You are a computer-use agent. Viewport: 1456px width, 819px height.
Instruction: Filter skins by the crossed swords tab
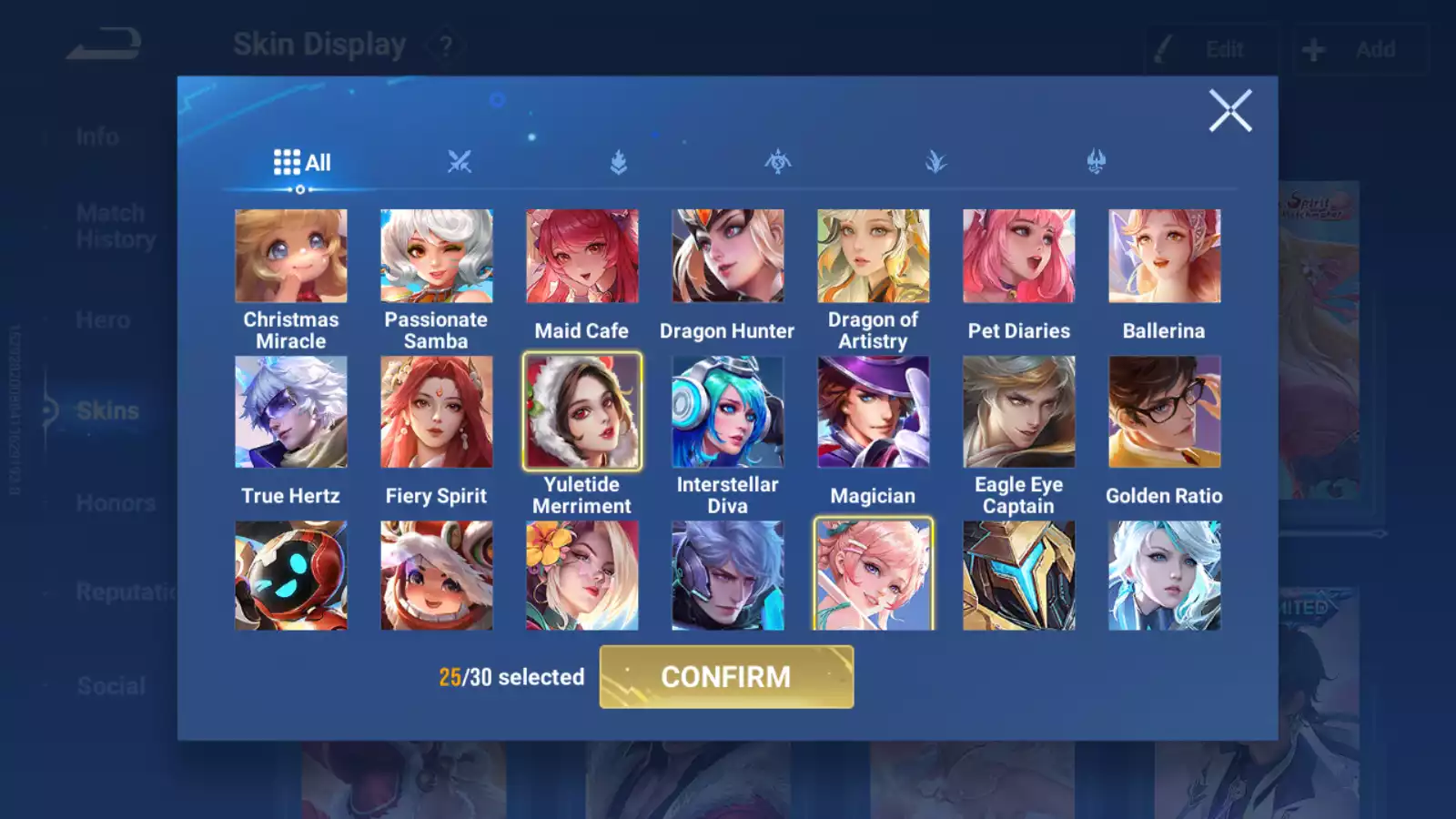pos(460,163)
